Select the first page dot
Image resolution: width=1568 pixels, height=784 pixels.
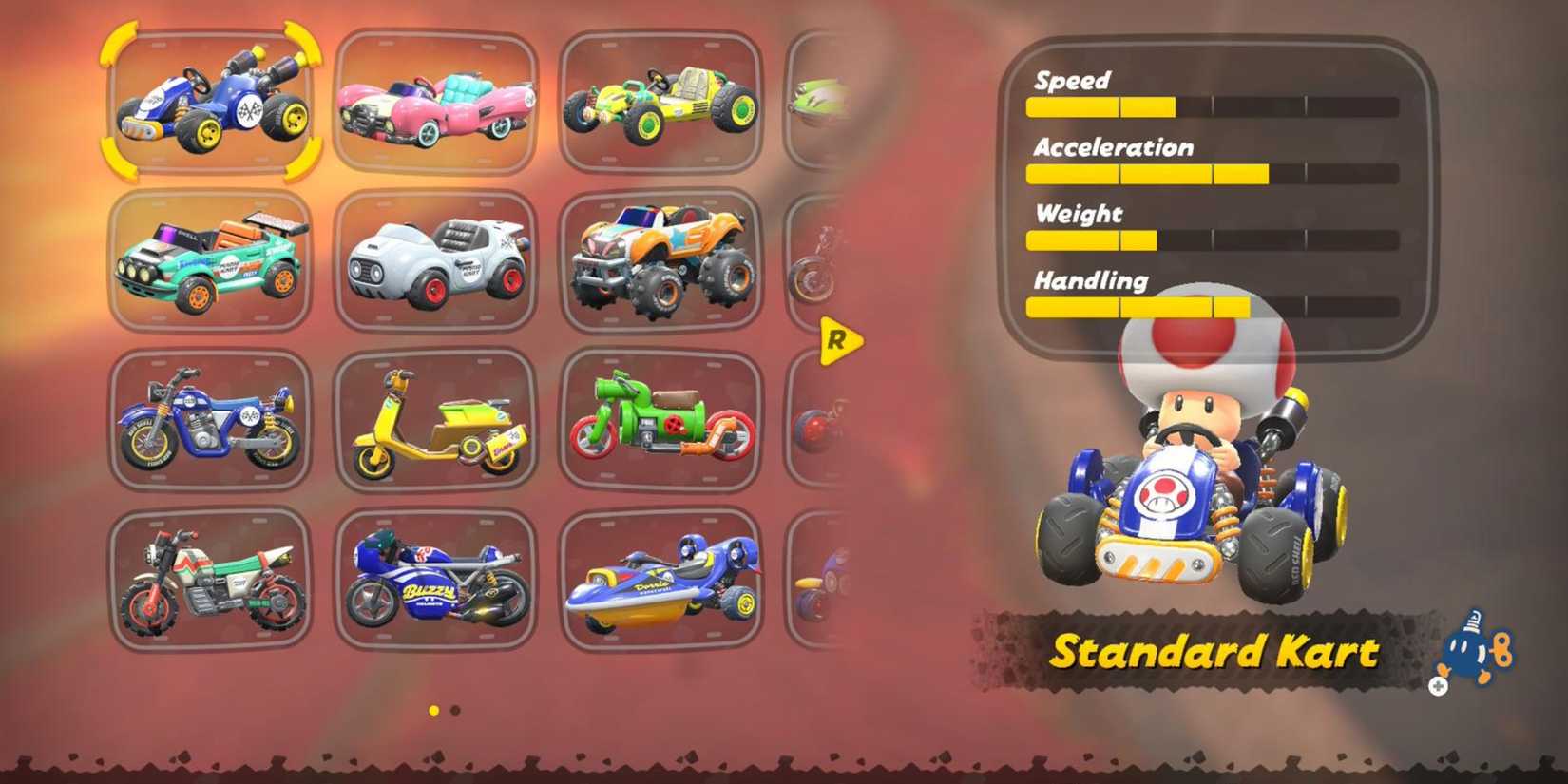pos(433,710)
